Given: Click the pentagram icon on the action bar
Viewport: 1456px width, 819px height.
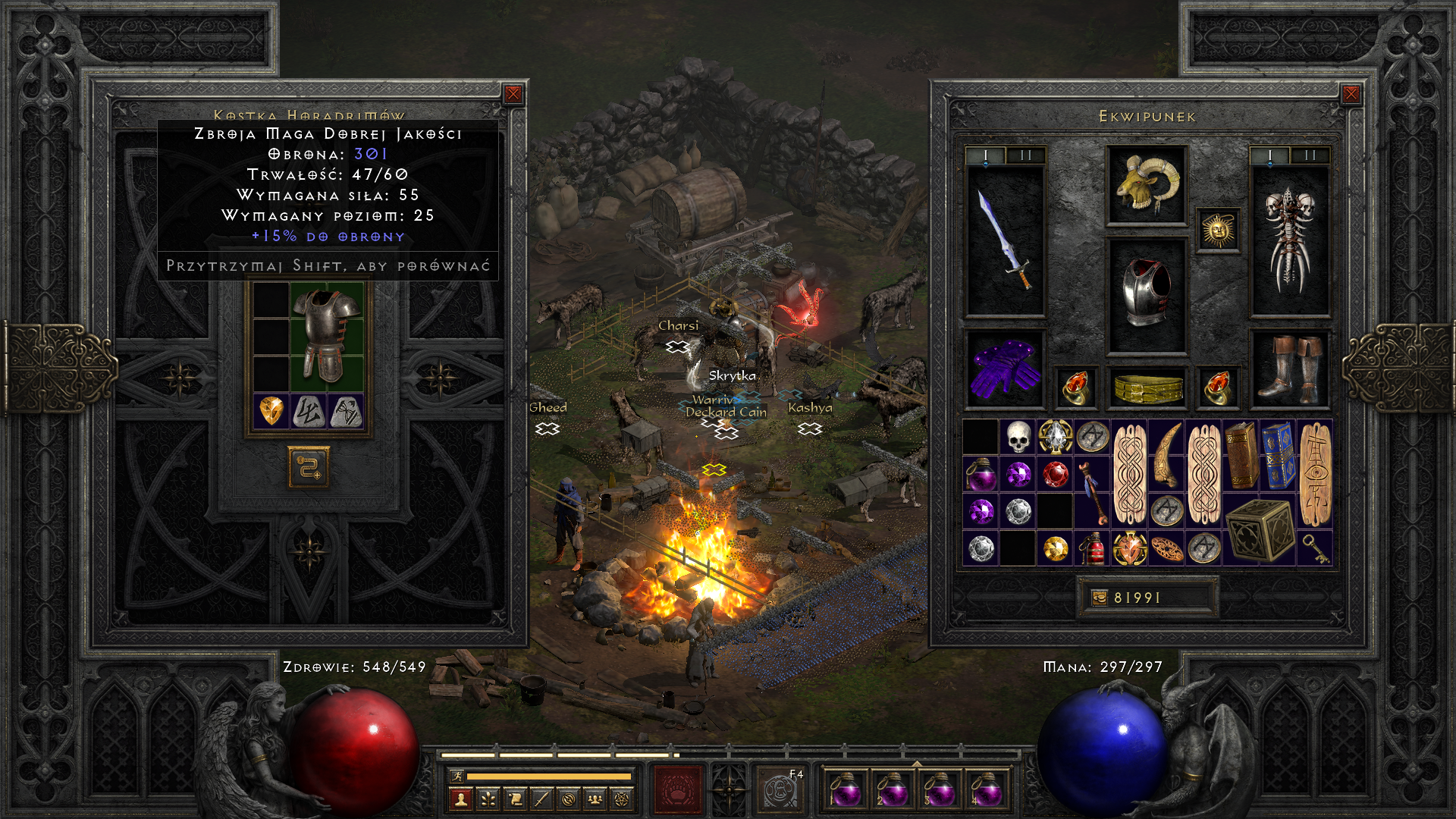Looking at the screenshot, I should click(622, 801).
